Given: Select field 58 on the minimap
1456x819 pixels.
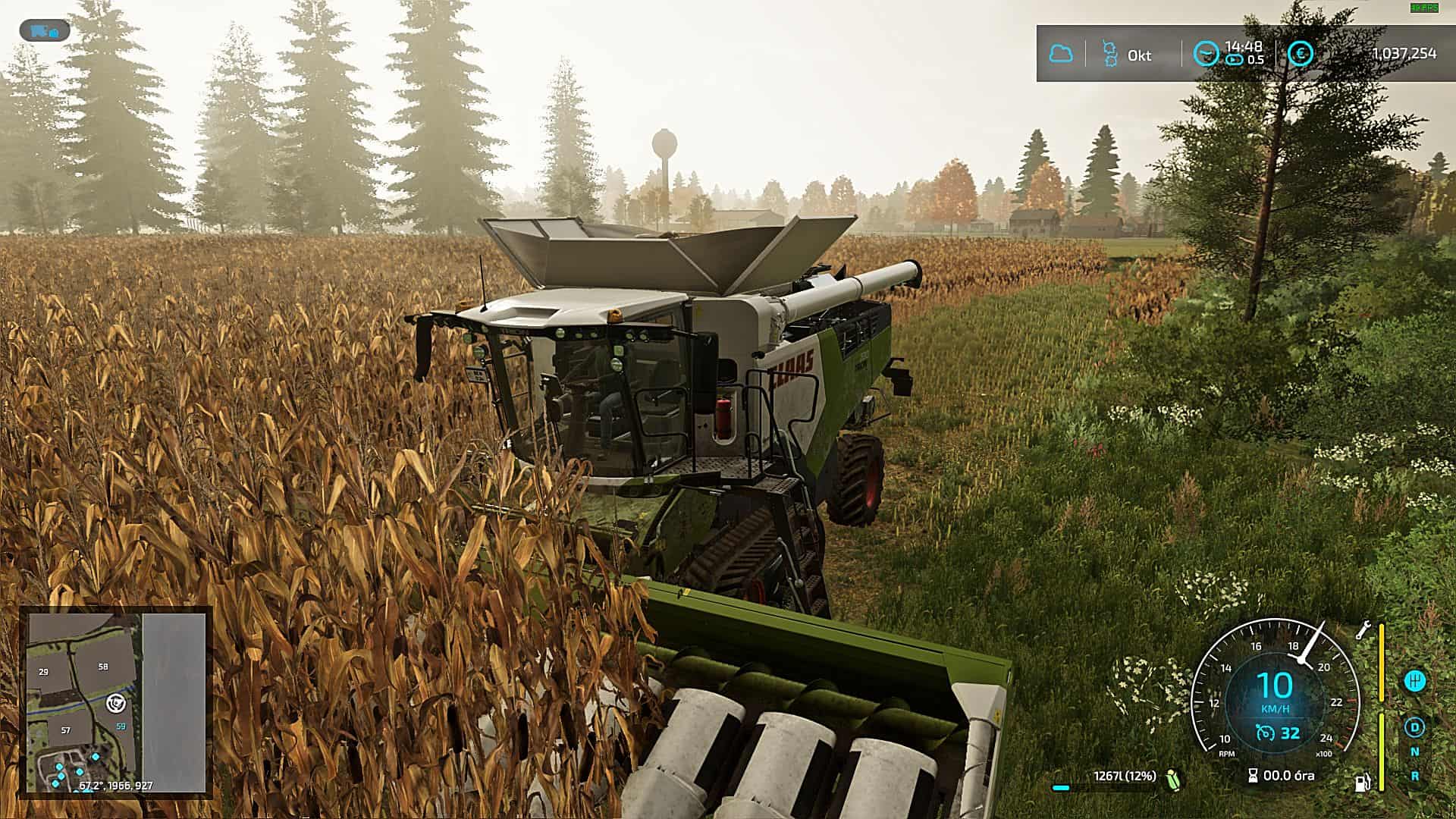Looking at the screenshot, I should pos(103,667).
